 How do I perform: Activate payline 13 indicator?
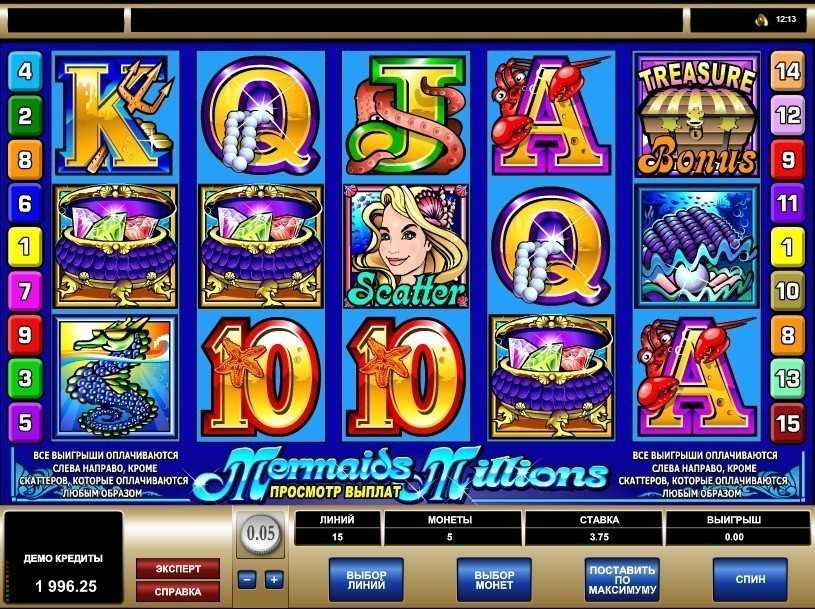788,378
